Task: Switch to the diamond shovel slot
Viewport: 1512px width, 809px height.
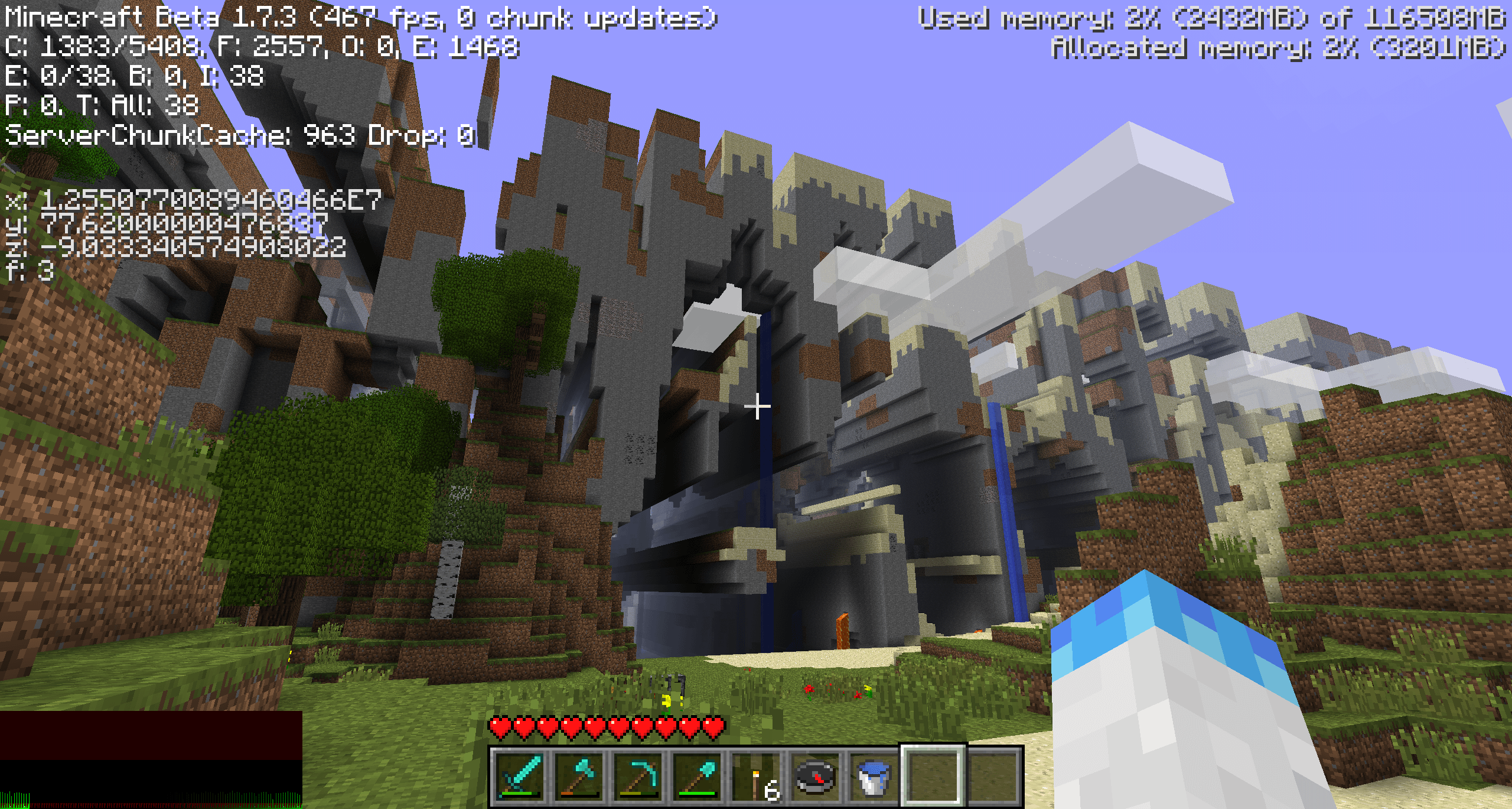Action: tap(696, 776)
